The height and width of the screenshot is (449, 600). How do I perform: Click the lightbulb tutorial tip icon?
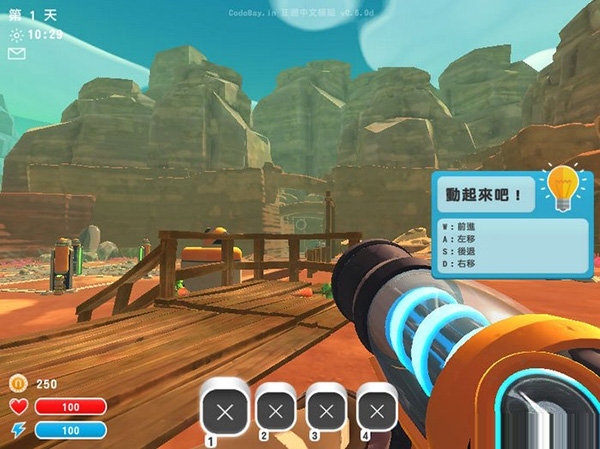(563, 188)
